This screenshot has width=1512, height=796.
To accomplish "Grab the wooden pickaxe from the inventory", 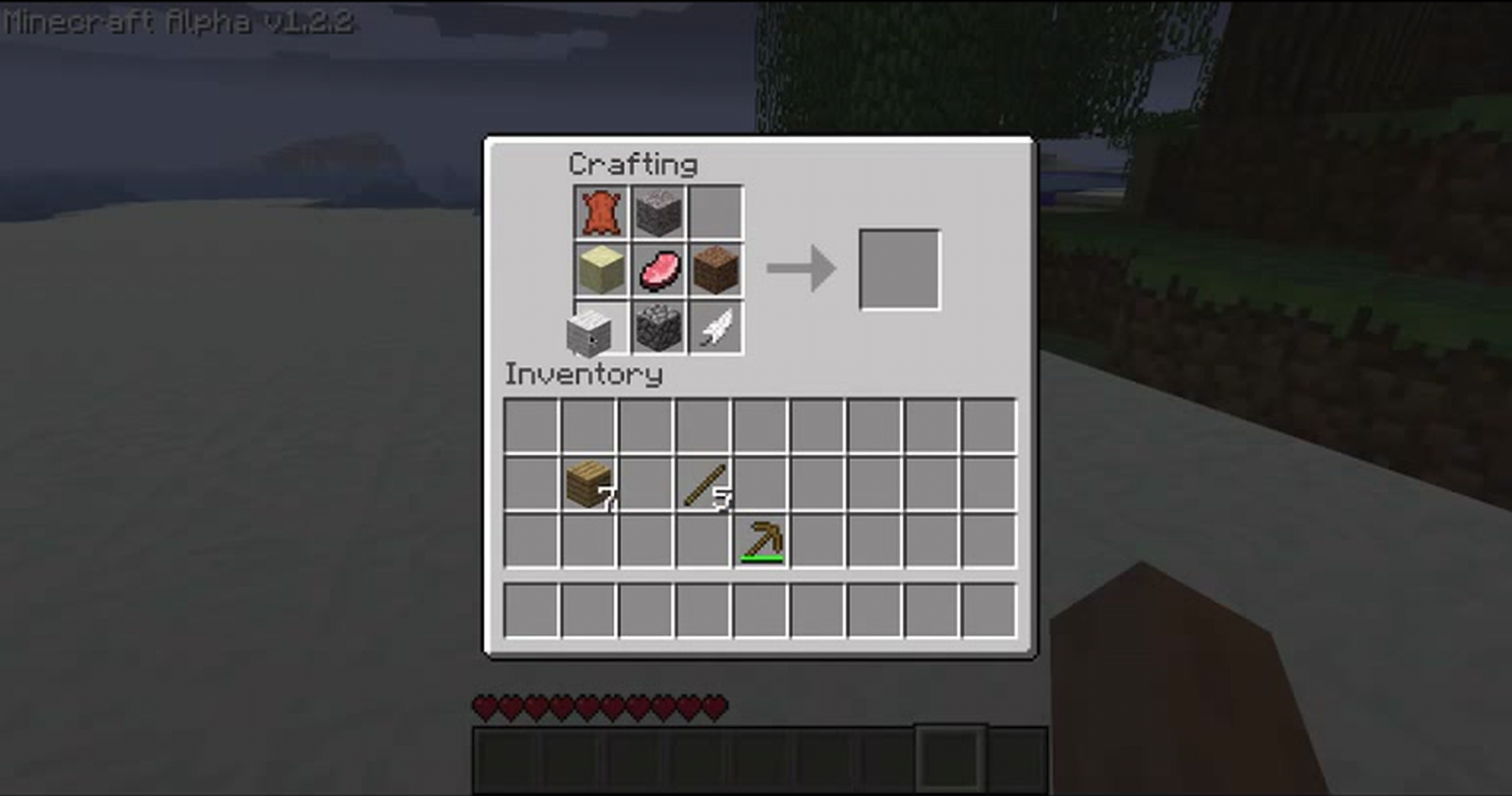I will pos(761,540).
